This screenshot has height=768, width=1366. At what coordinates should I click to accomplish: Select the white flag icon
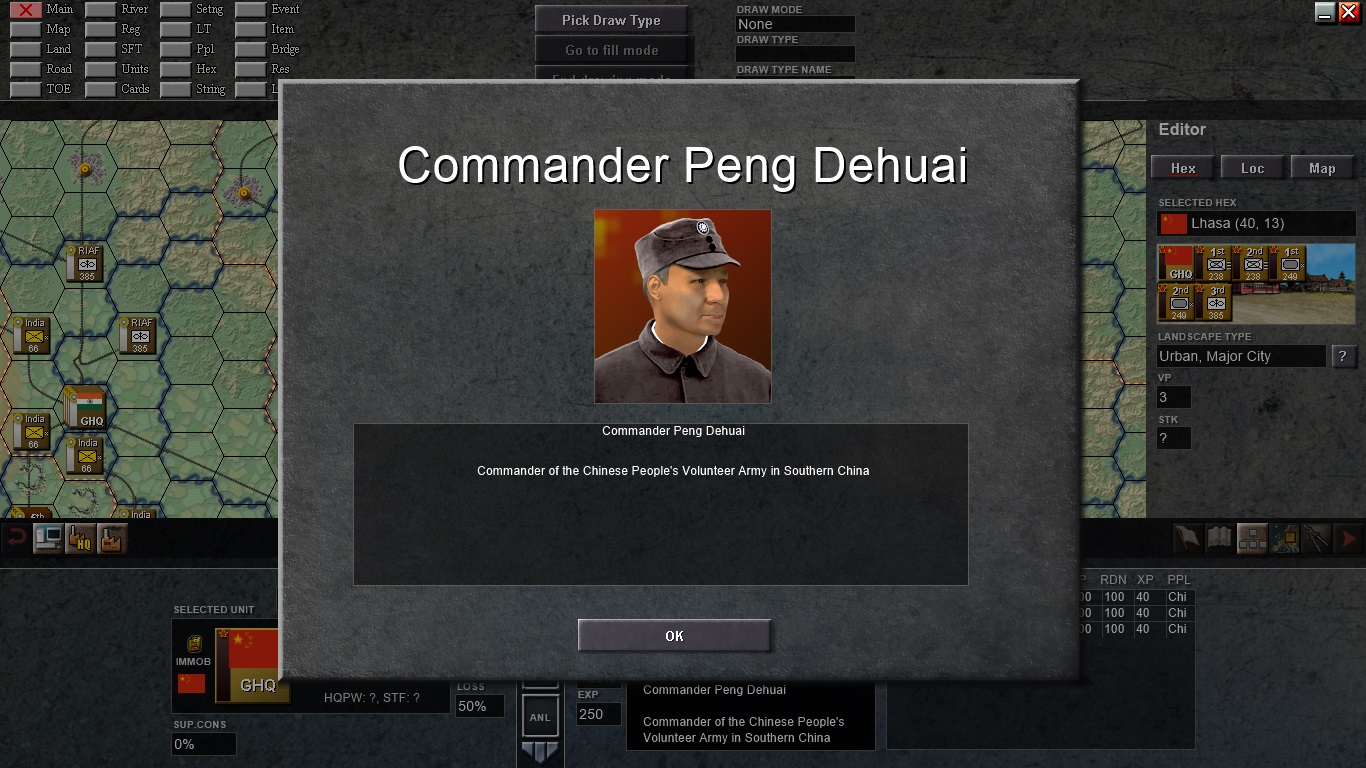point(1189,537)
